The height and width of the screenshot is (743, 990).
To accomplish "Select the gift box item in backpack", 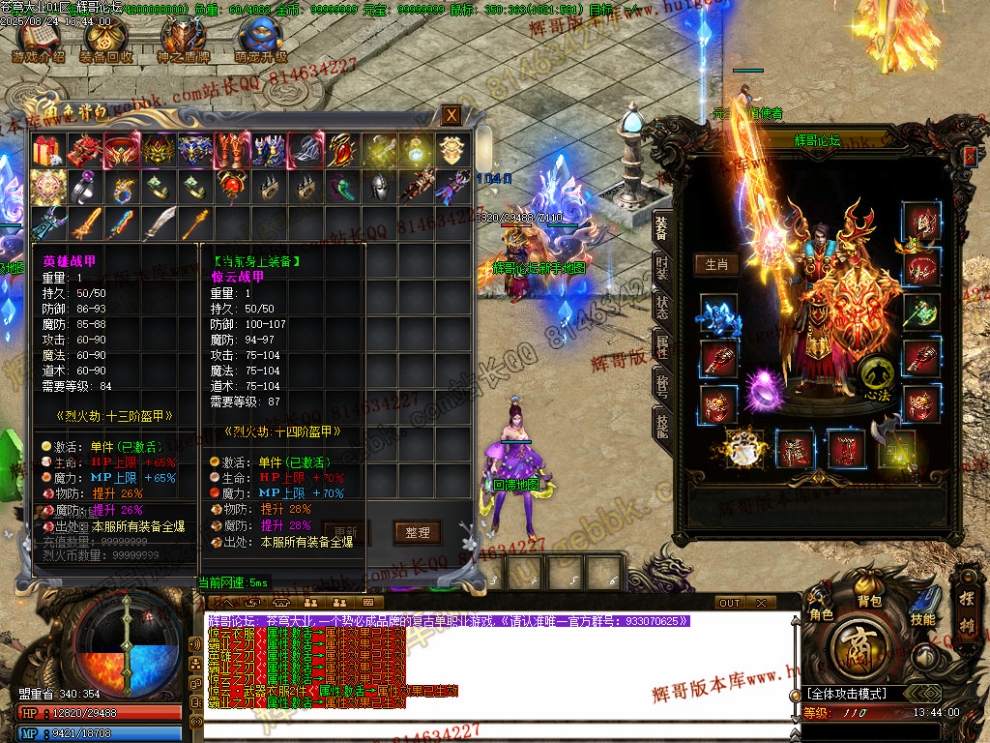I will point(47,151).
